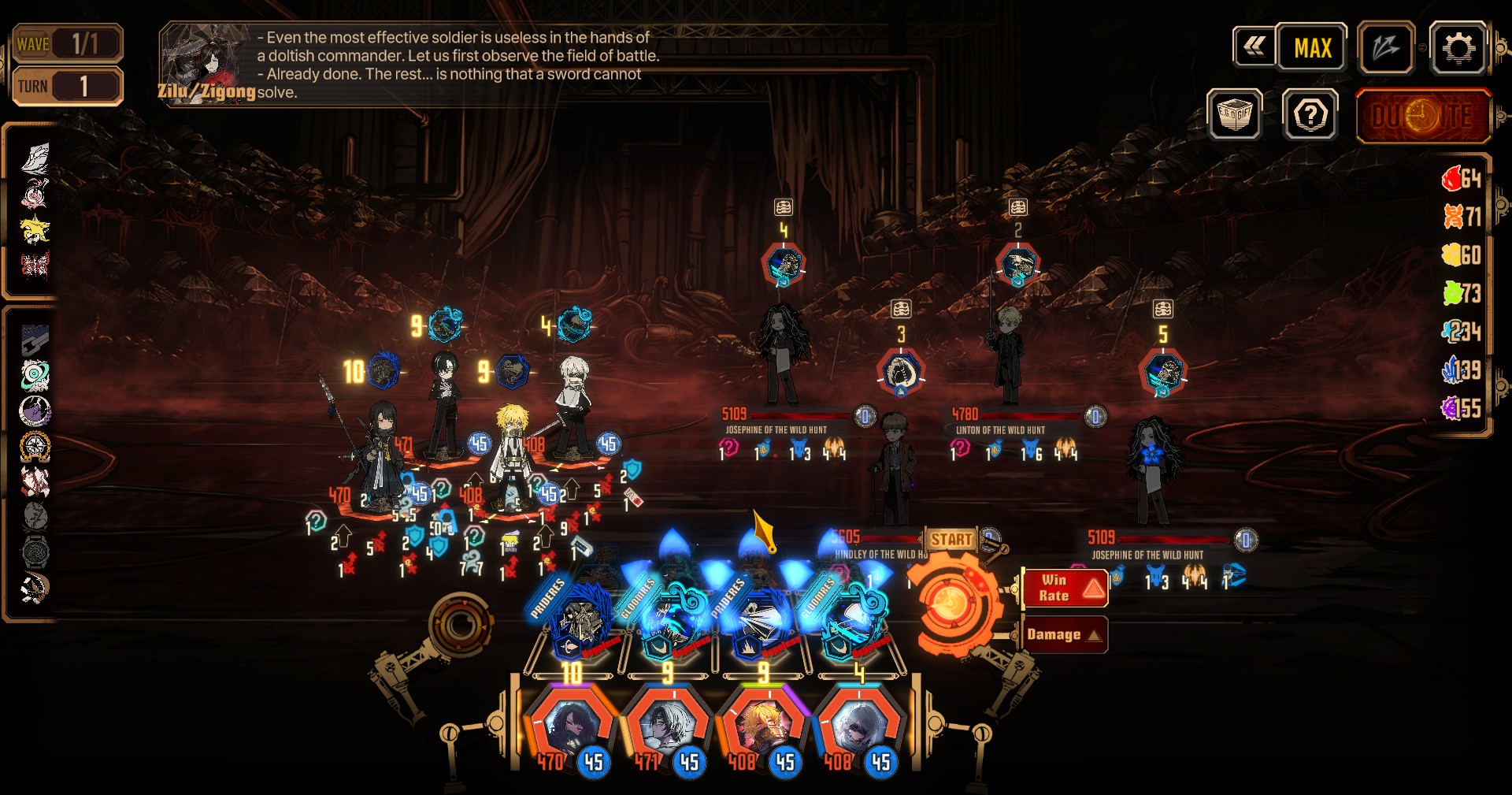Target Hindley's skill slot with speed 3
The width and height of the screenshot is (1512, 795).
pos(901,372)
